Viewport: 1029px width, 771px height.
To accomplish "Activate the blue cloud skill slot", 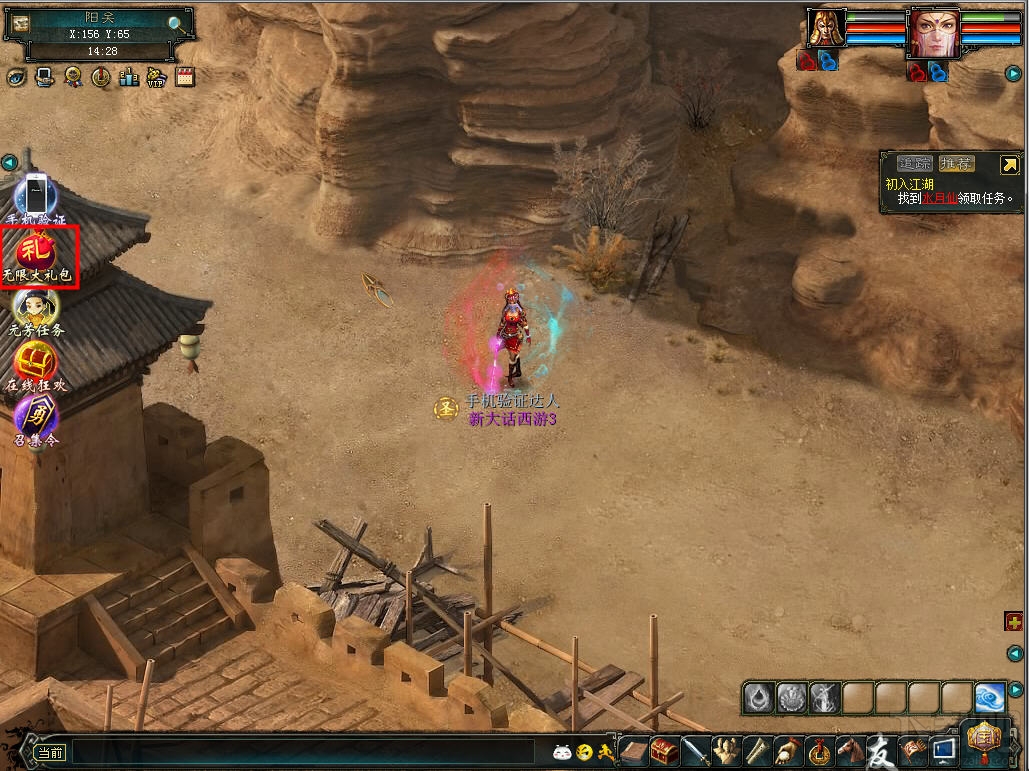I will click(x=989, y=697).
